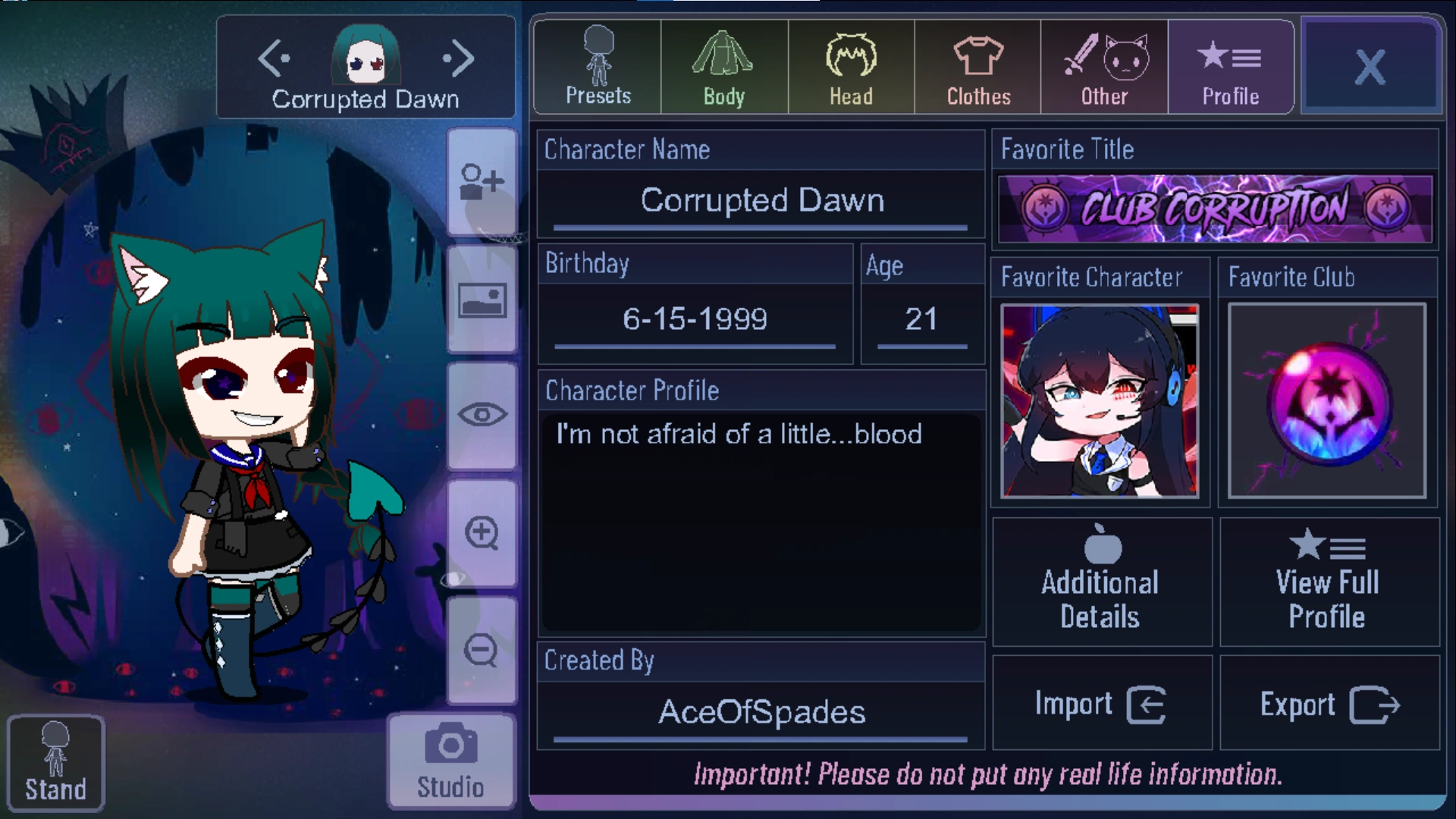
Task: Click View Full Profile
Action: click(1328, 582)
